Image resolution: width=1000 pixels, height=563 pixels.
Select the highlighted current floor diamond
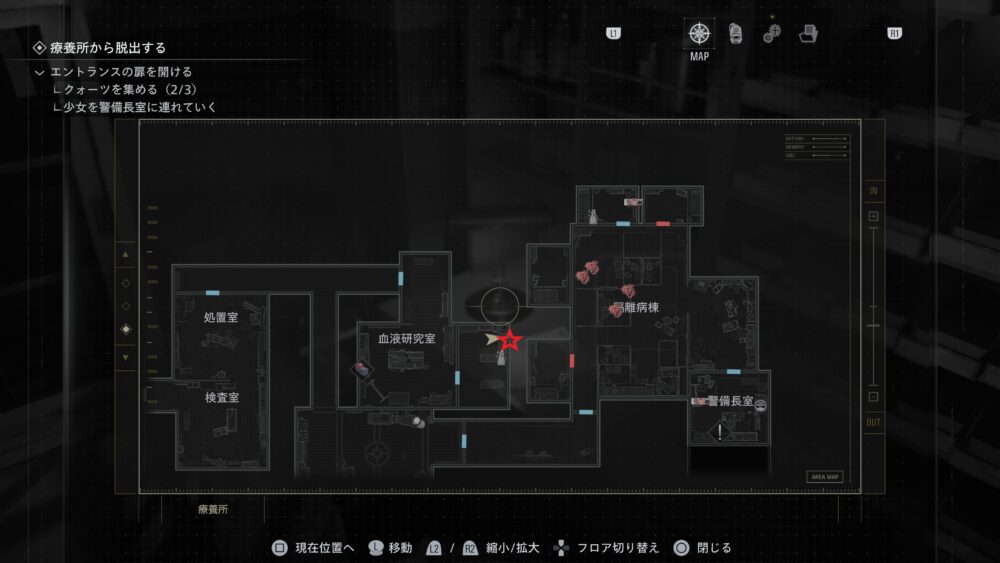click(x=125, y=330)
